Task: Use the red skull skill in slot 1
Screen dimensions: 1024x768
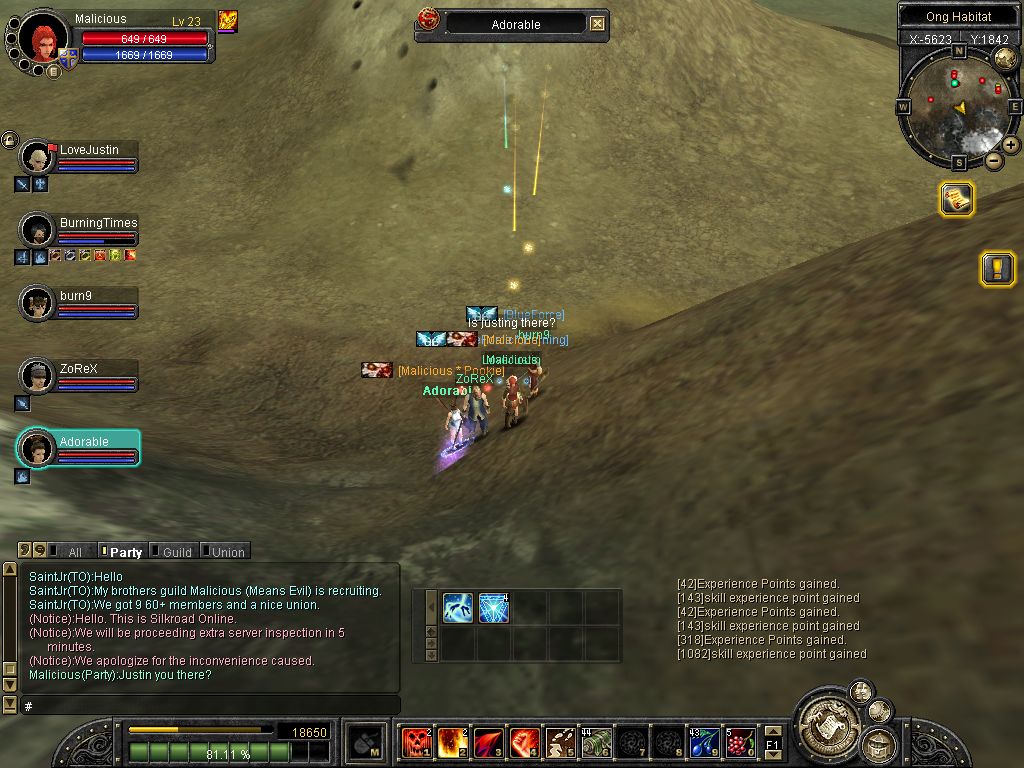Action: point(415,742)
